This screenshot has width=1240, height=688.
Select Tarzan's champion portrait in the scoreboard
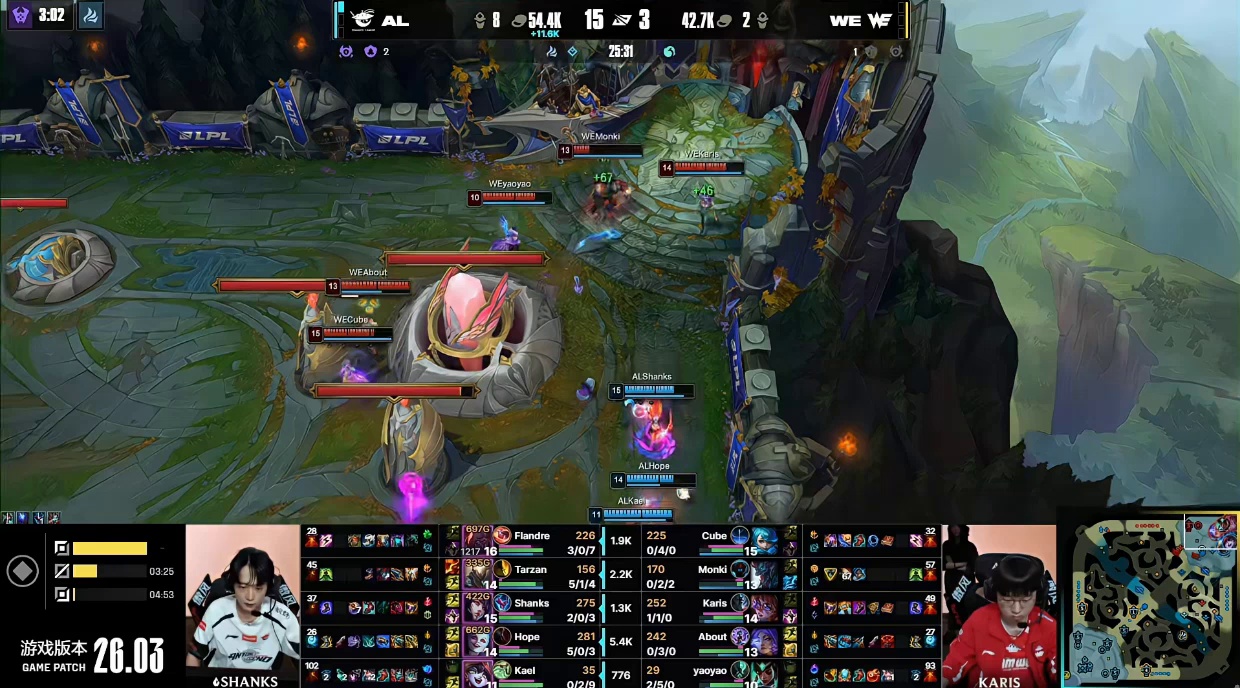point(479,574)
